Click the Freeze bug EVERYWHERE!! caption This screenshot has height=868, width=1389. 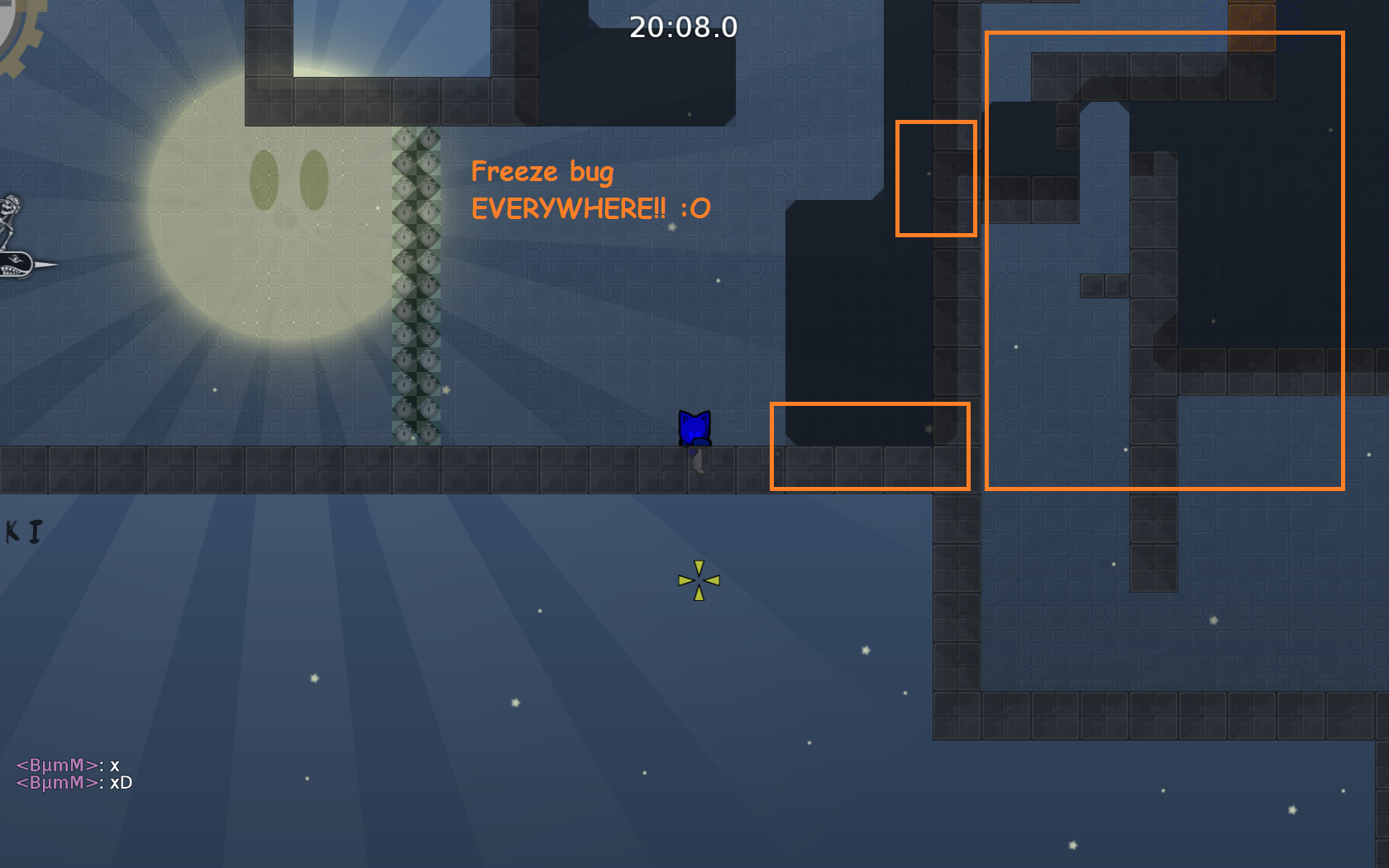[x=590, y=190]
